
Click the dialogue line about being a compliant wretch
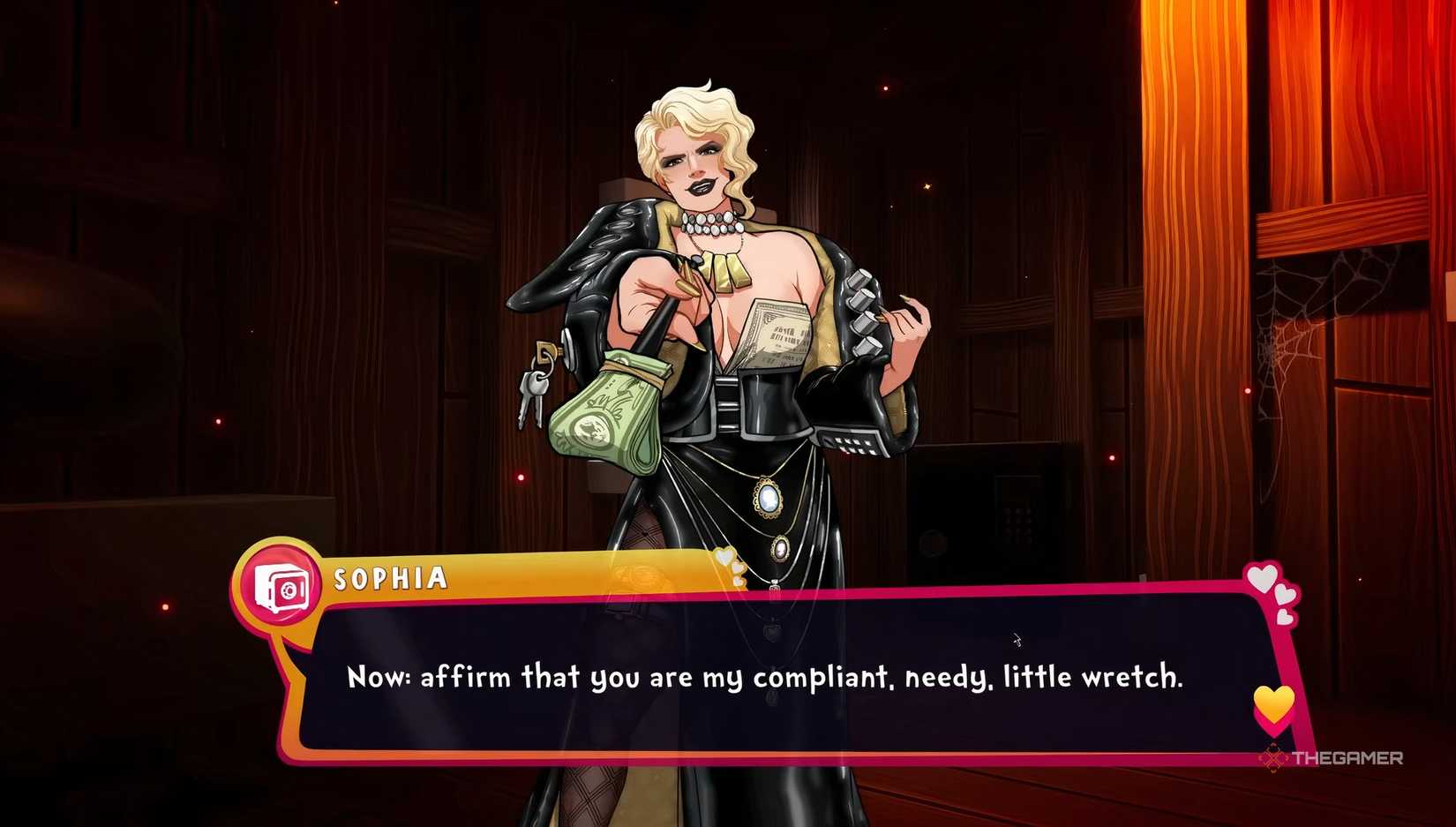(x=766, y=677)
